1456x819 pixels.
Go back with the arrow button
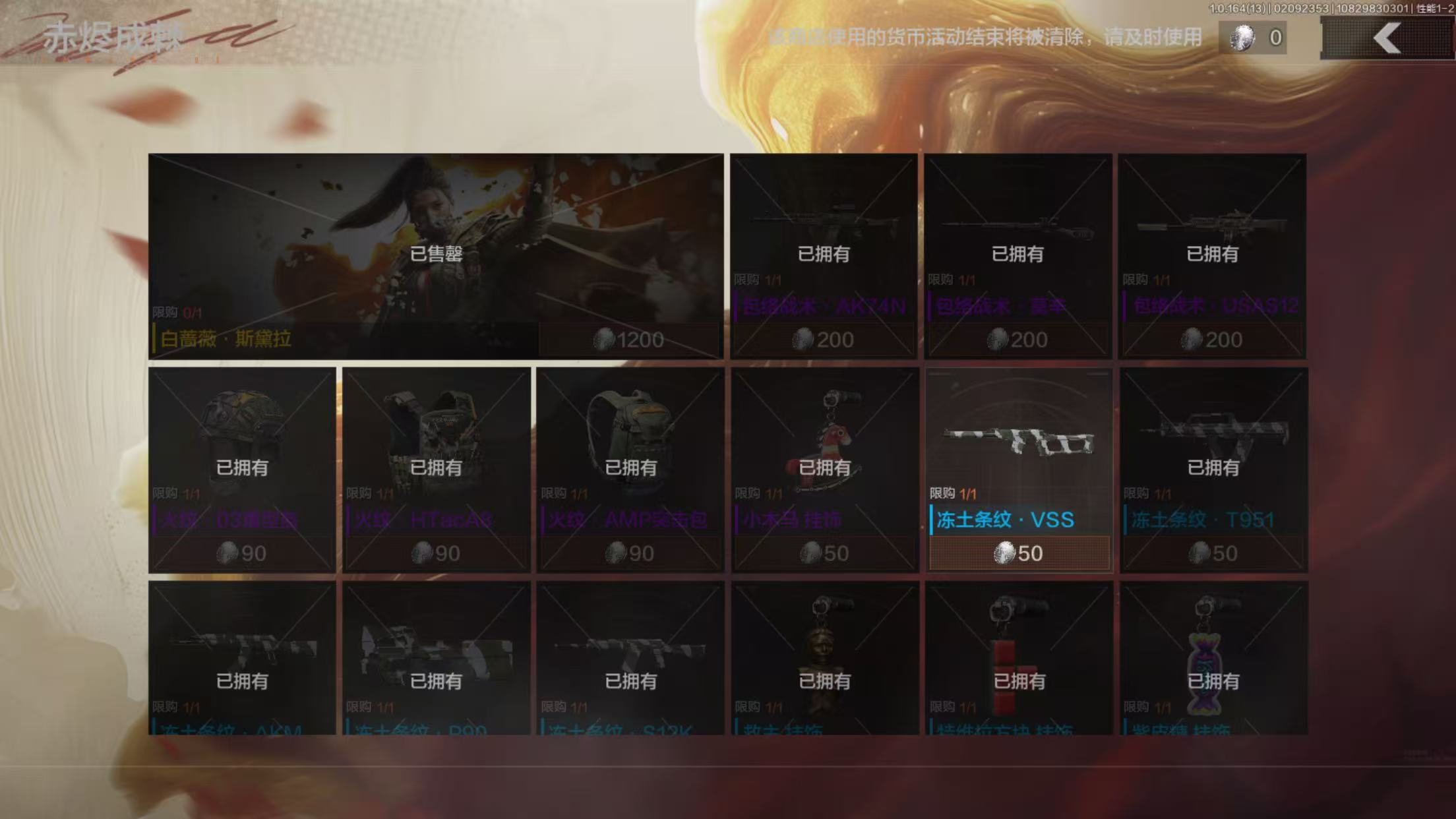point(1386,38)
